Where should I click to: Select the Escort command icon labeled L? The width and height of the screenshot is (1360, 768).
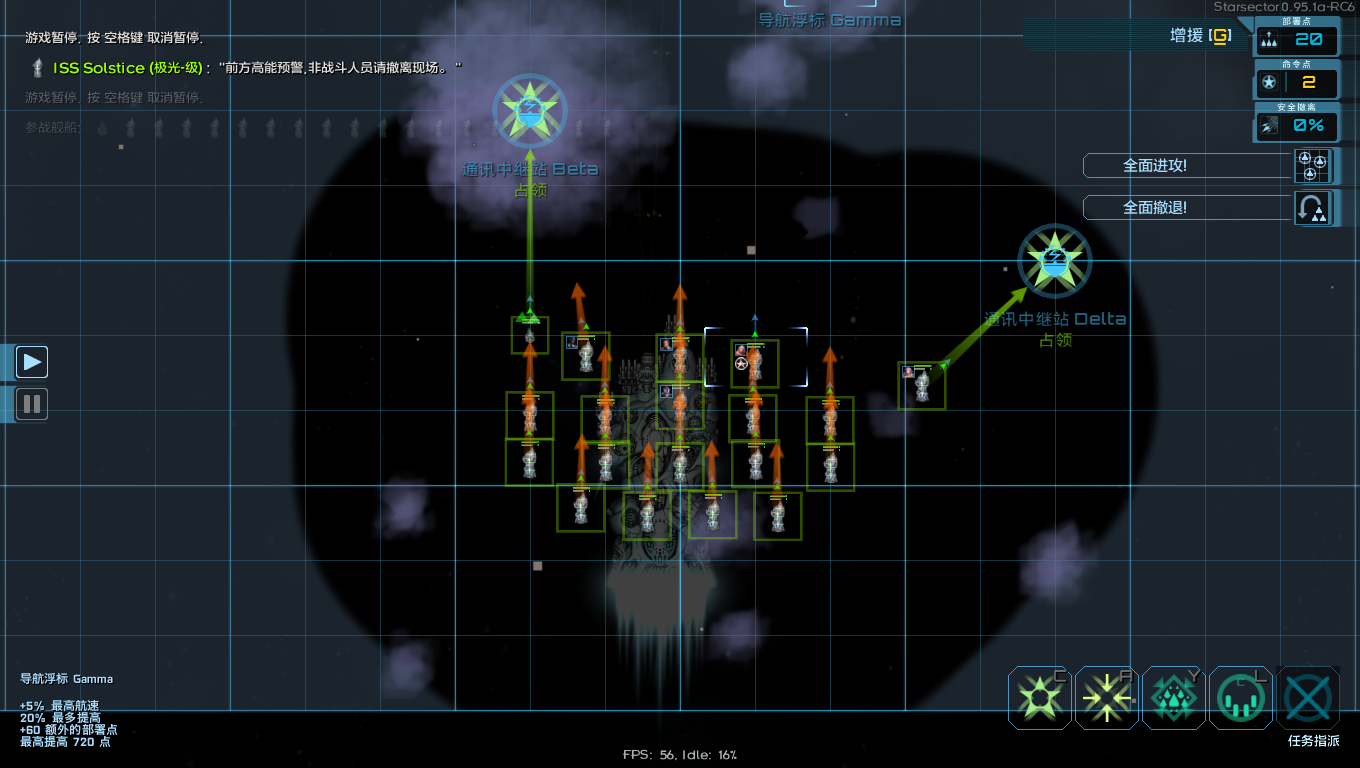(1239, 698)
